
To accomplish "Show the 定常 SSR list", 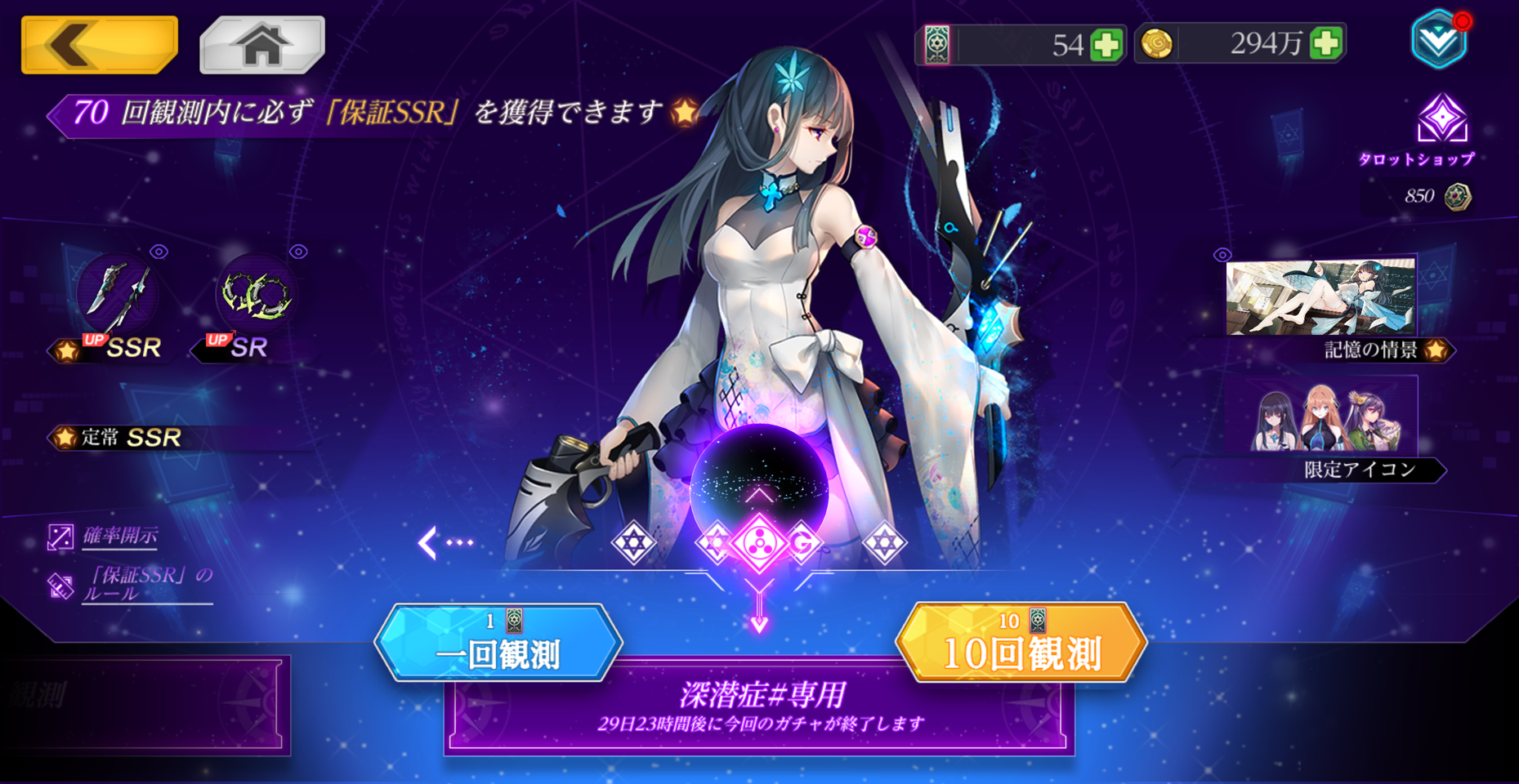I will pyautogui.click(x=131, y=438).
